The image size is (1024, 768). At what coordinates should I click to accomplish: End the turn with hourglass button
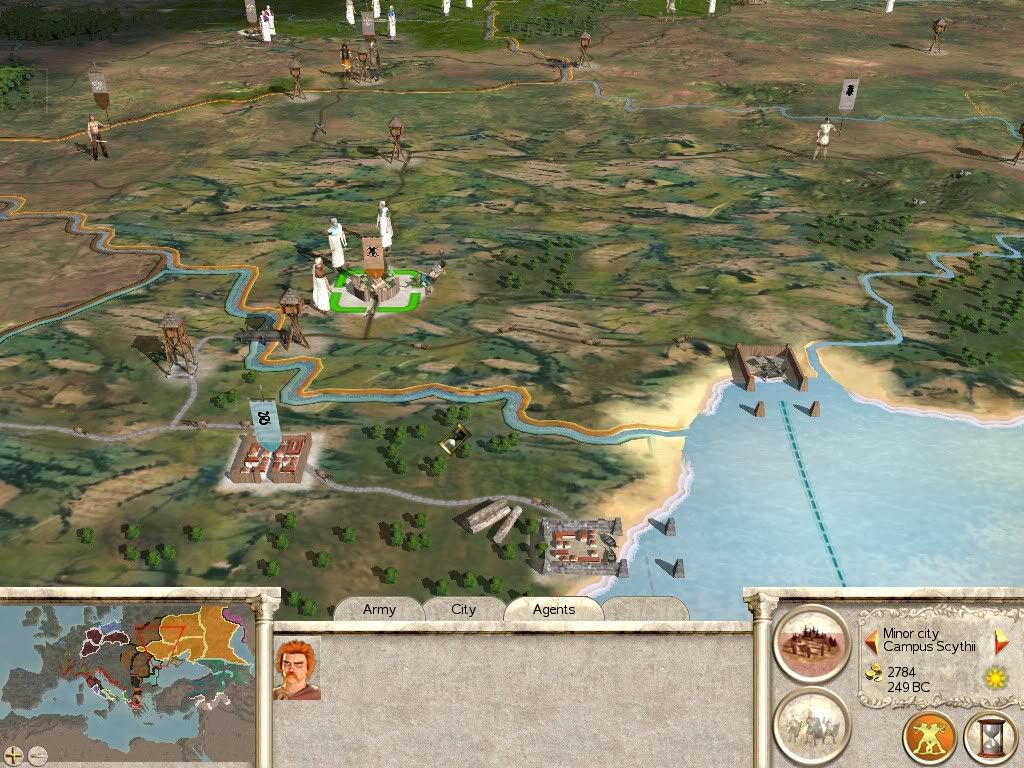click(x=989, y=739)
